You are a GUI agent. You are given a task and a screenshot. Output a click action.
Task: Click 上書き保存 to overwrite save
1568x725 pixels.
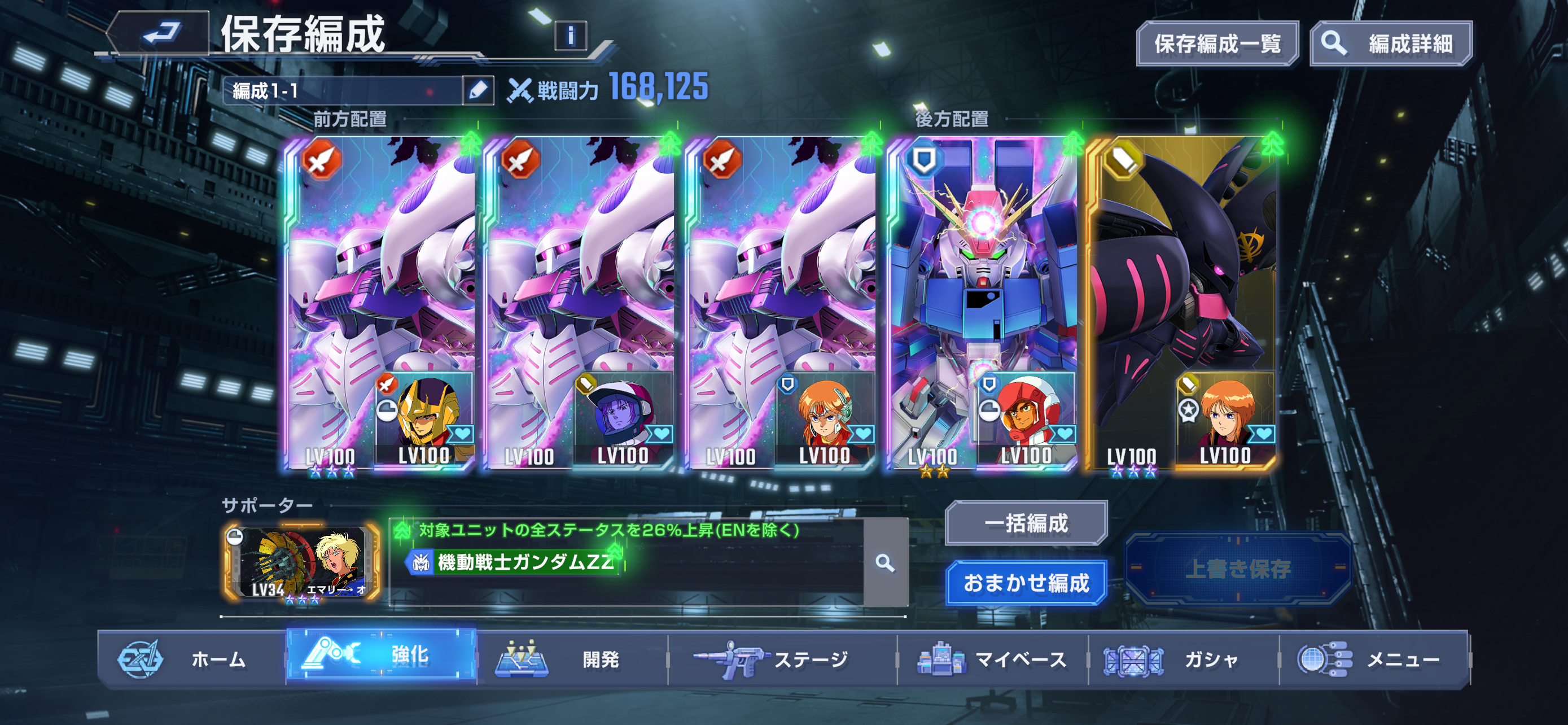1238,569
